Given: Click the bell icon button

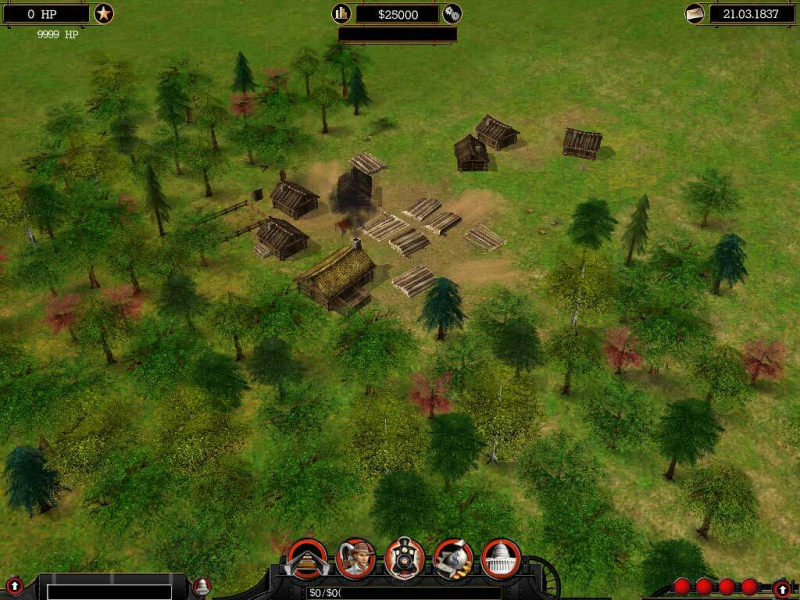Looking at the screenshot, I should coord(202,586).
